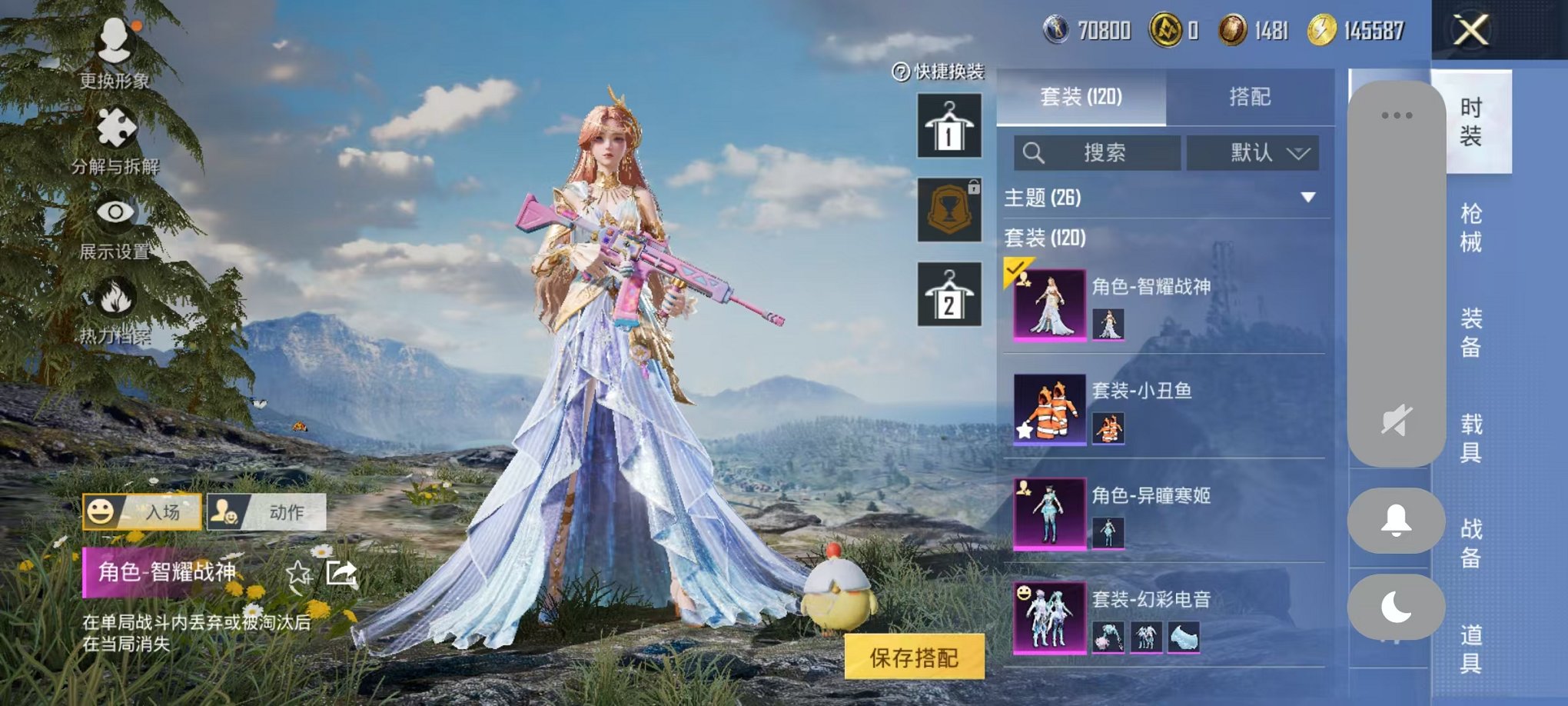This screenshot has width=1568, height=706.
Task: Select quick outfit slot 1 hanger
Action: tap(948, 125)
